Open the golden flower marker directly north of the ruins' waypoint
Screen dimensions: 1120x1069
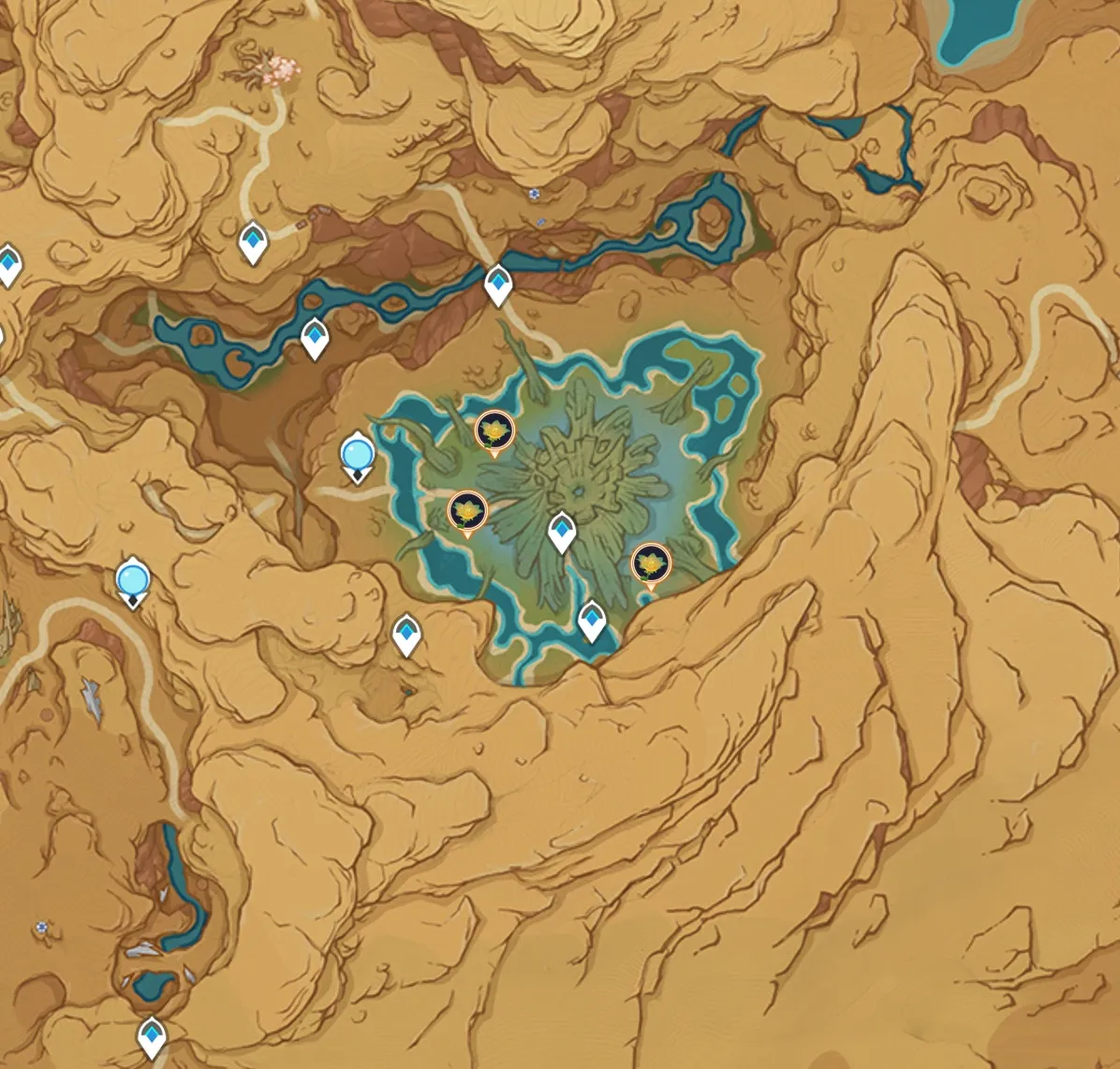pyautogui.click(x=494, y=432)
